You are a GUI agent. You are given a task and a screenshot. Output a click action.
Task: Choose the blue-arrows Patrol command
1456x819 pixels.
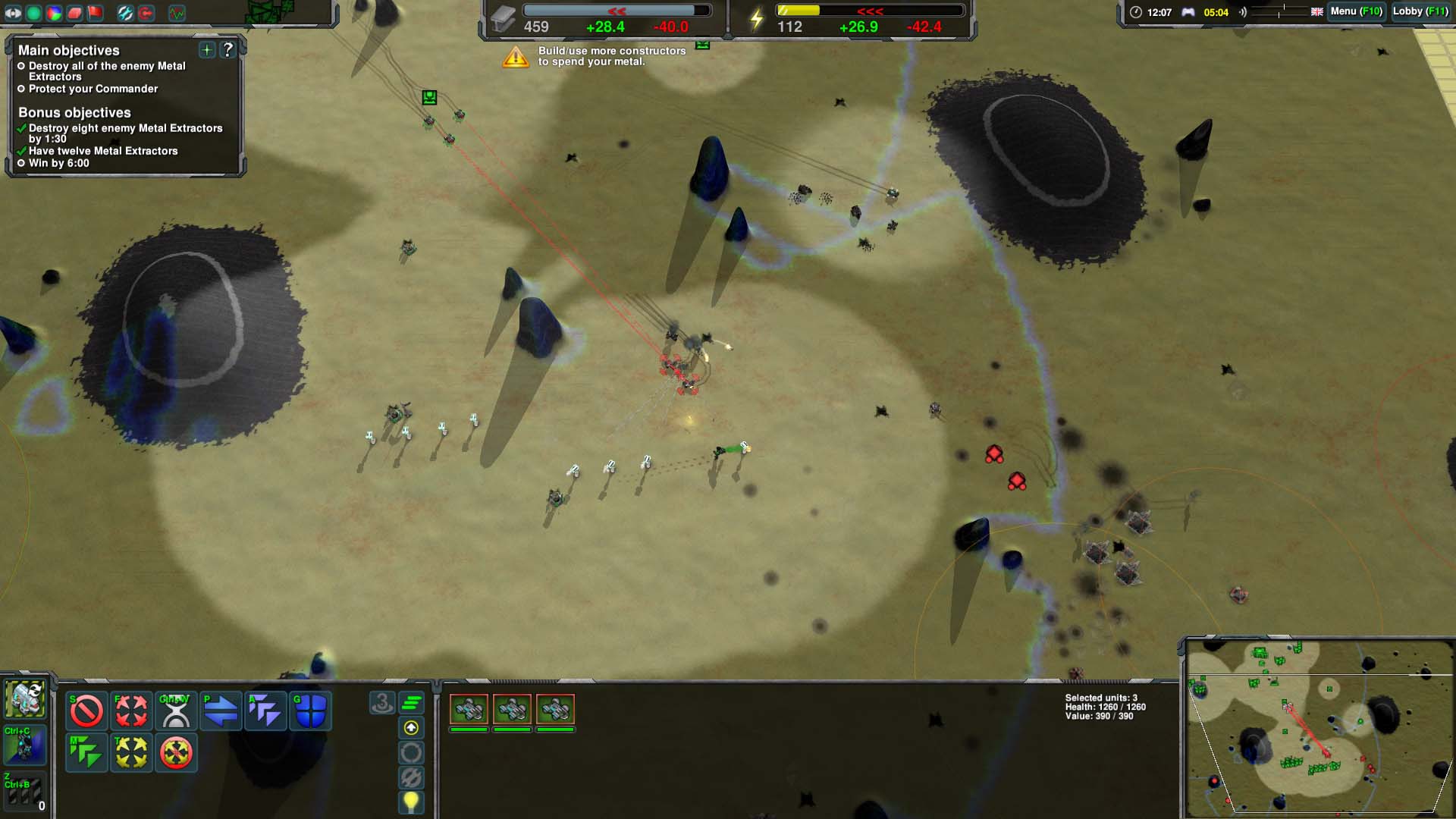(x=221, y=711)
